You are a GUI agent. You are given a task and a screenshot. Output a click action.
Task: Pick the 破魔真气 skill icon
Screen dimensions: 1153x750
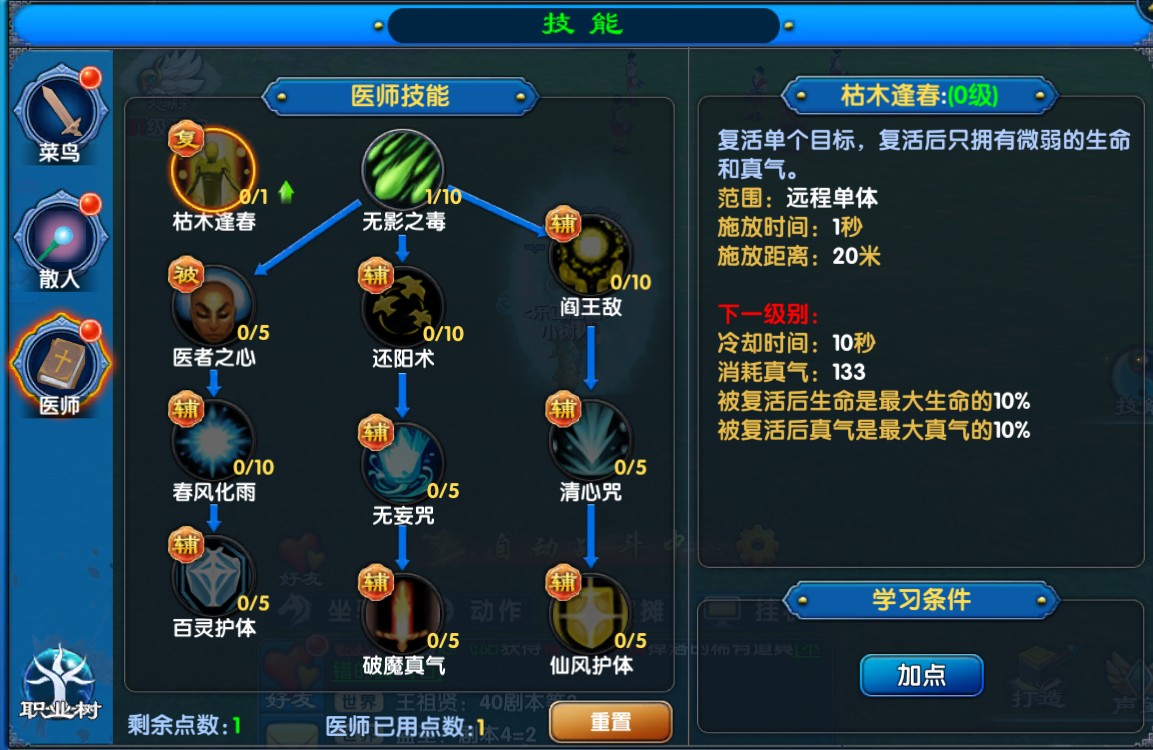click(402, 612)
